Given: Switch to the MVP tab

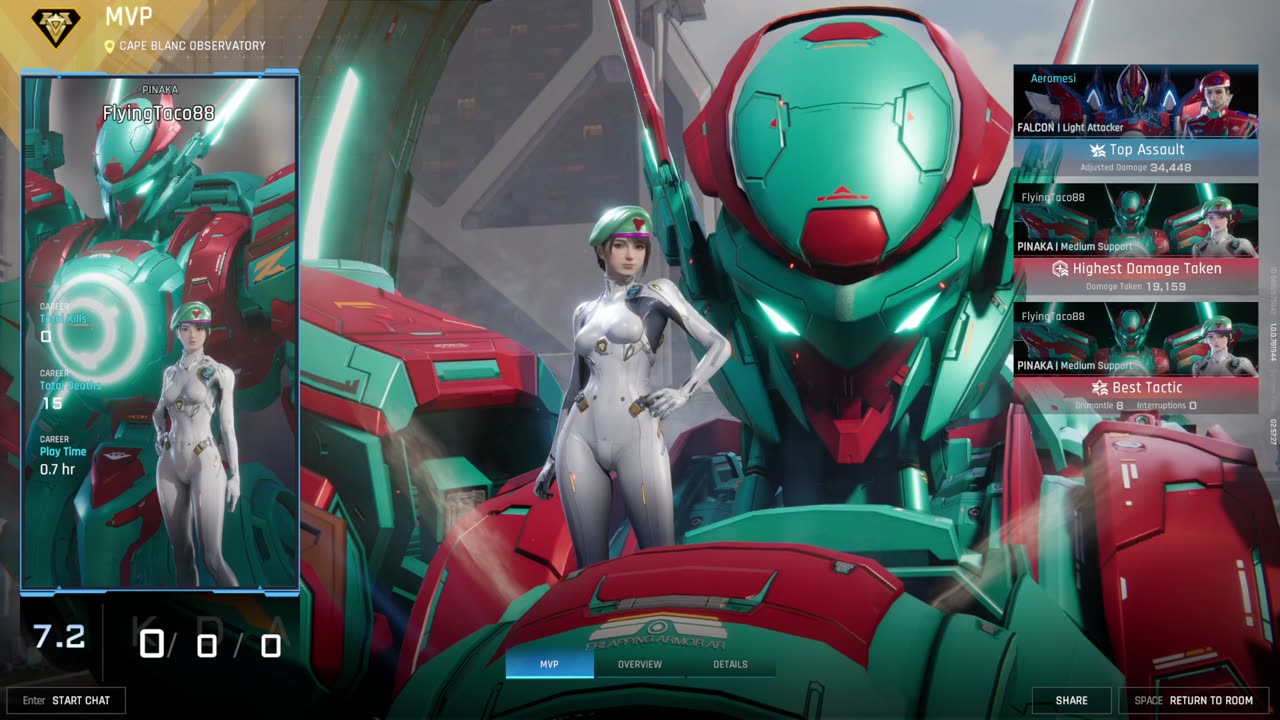Looking at the screenshot, I should pos(549,664).
